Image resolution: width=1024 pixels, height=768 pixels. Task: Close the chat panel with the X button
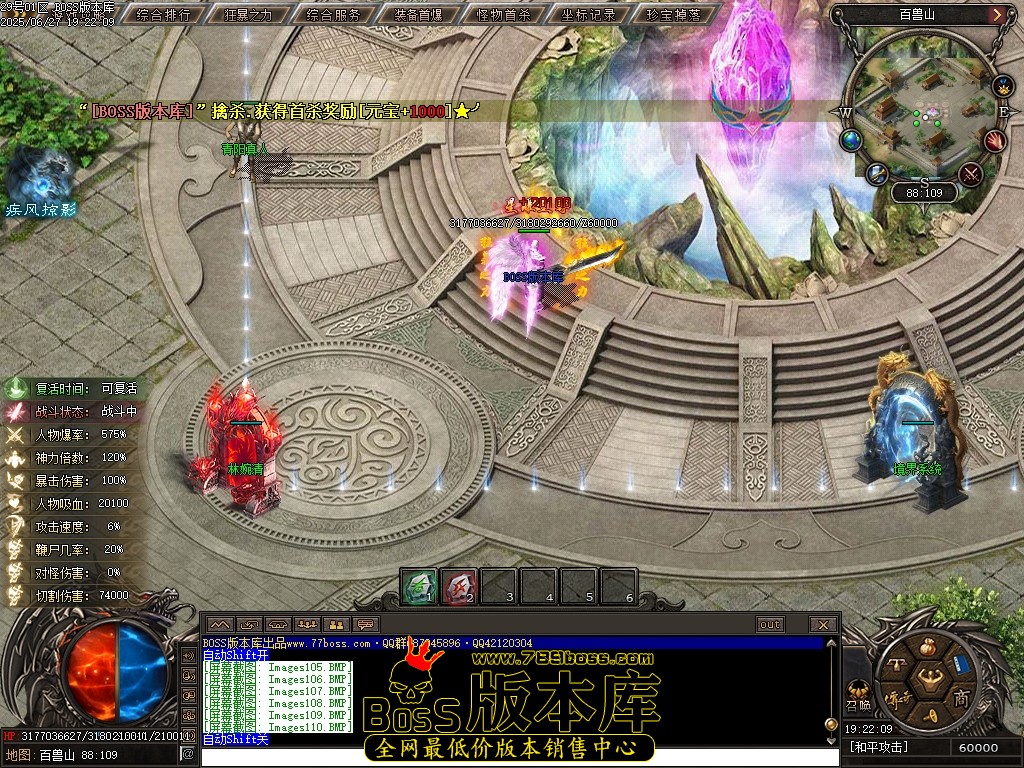[x=823, y=625]
